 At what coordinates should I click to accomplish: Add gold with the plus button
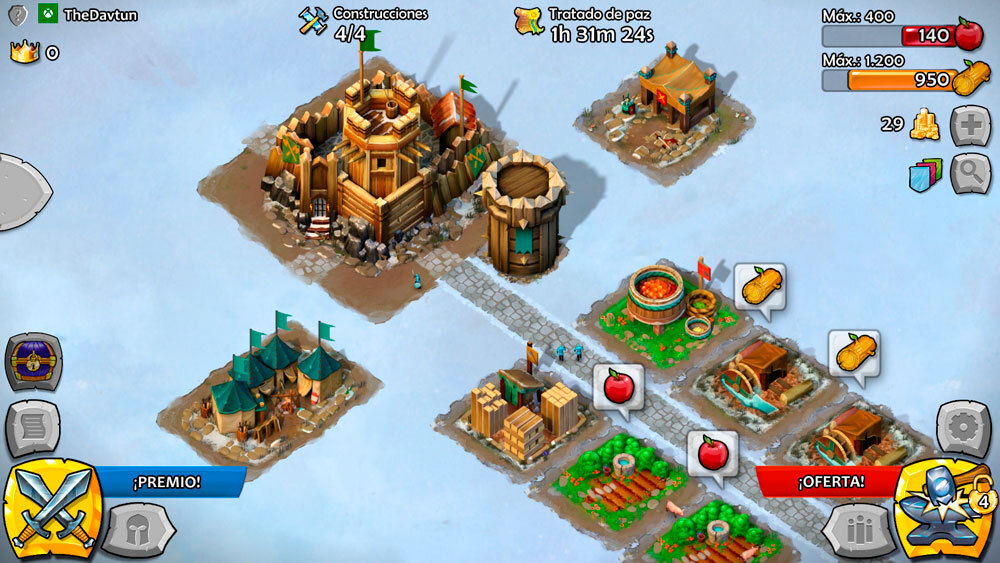click(970, 126)
